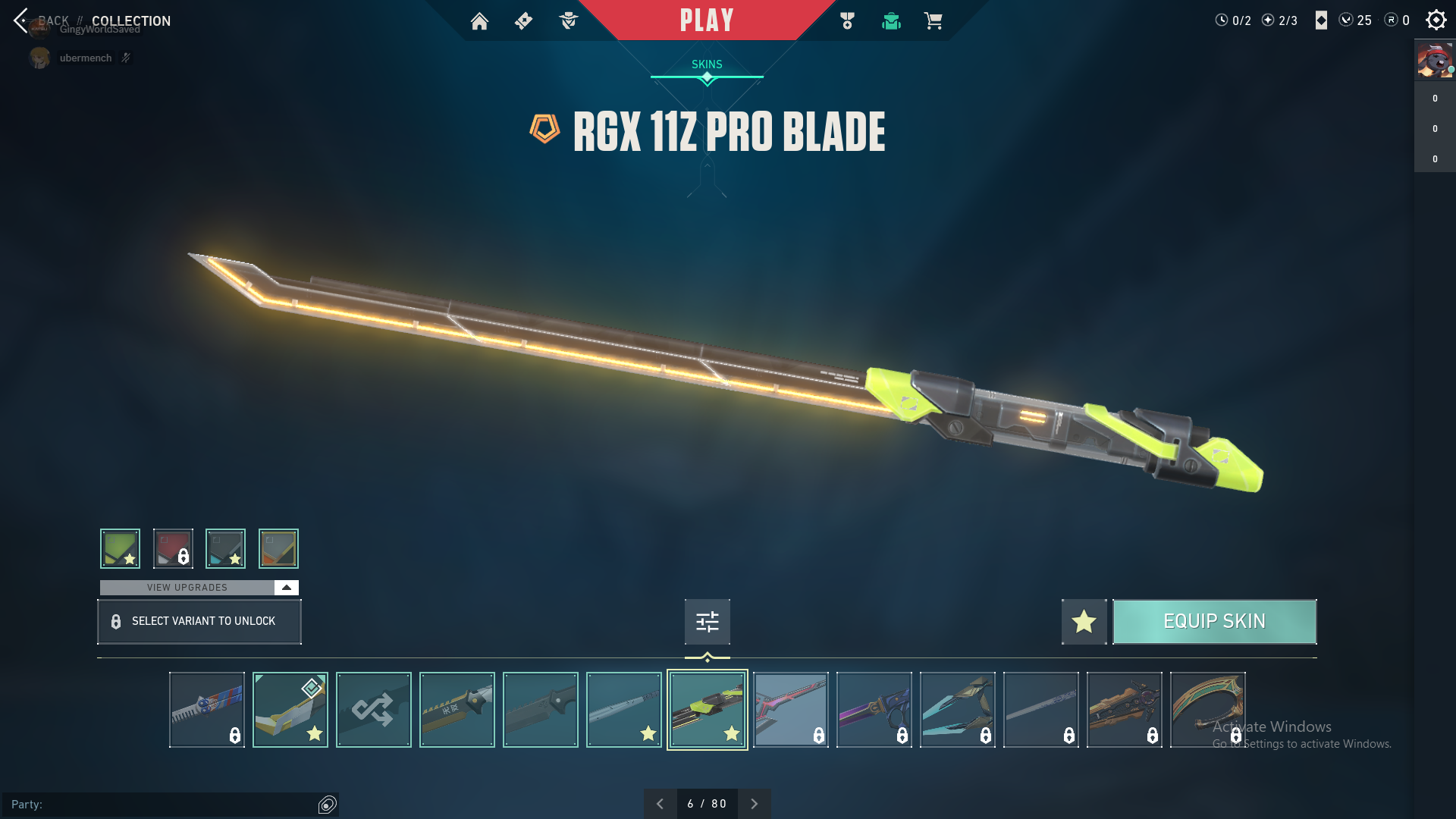Open the player avatar in social panel

coord(1435,61)
